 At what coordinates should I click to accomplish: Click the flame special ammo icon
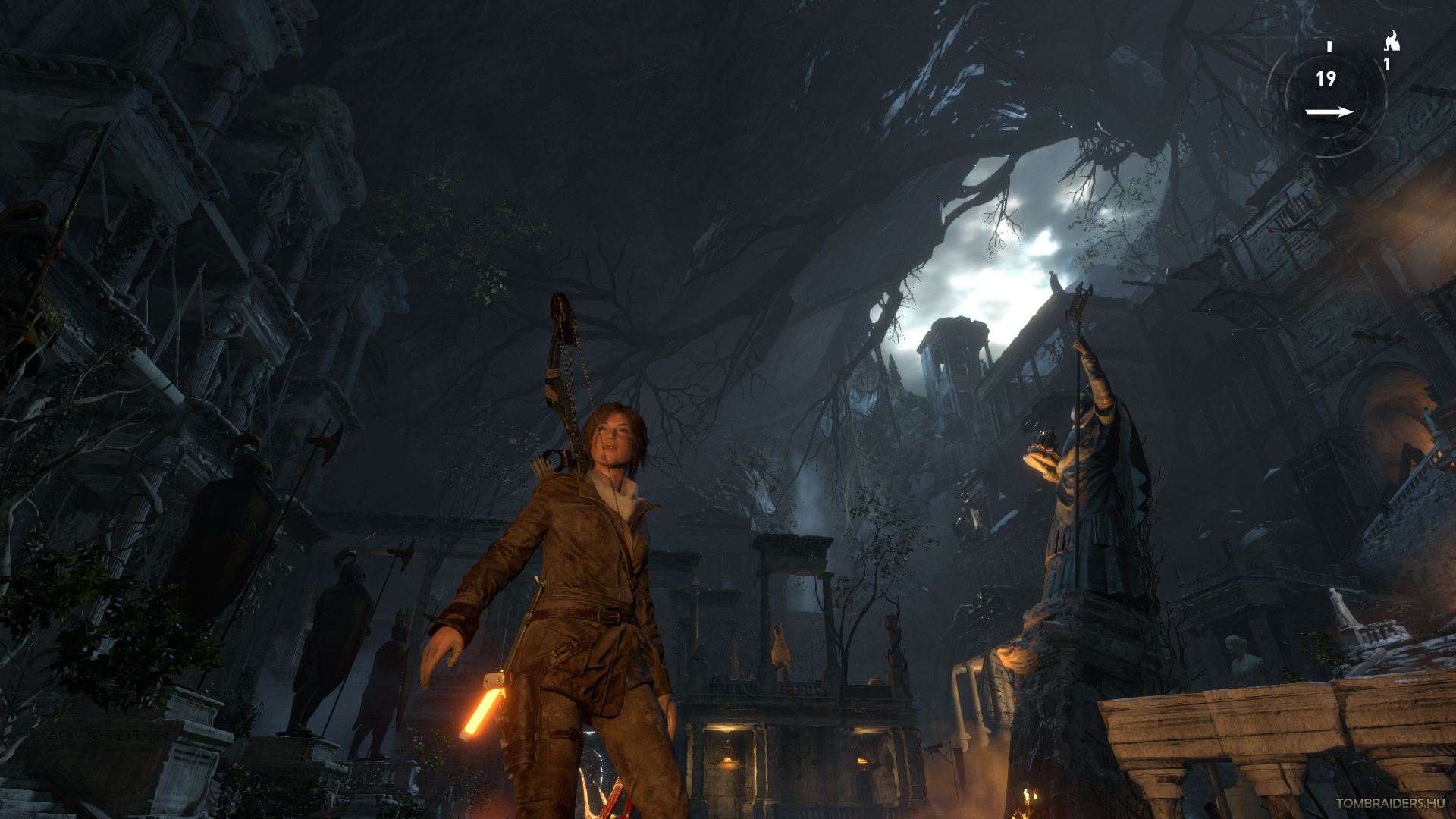pos(1392,41)
